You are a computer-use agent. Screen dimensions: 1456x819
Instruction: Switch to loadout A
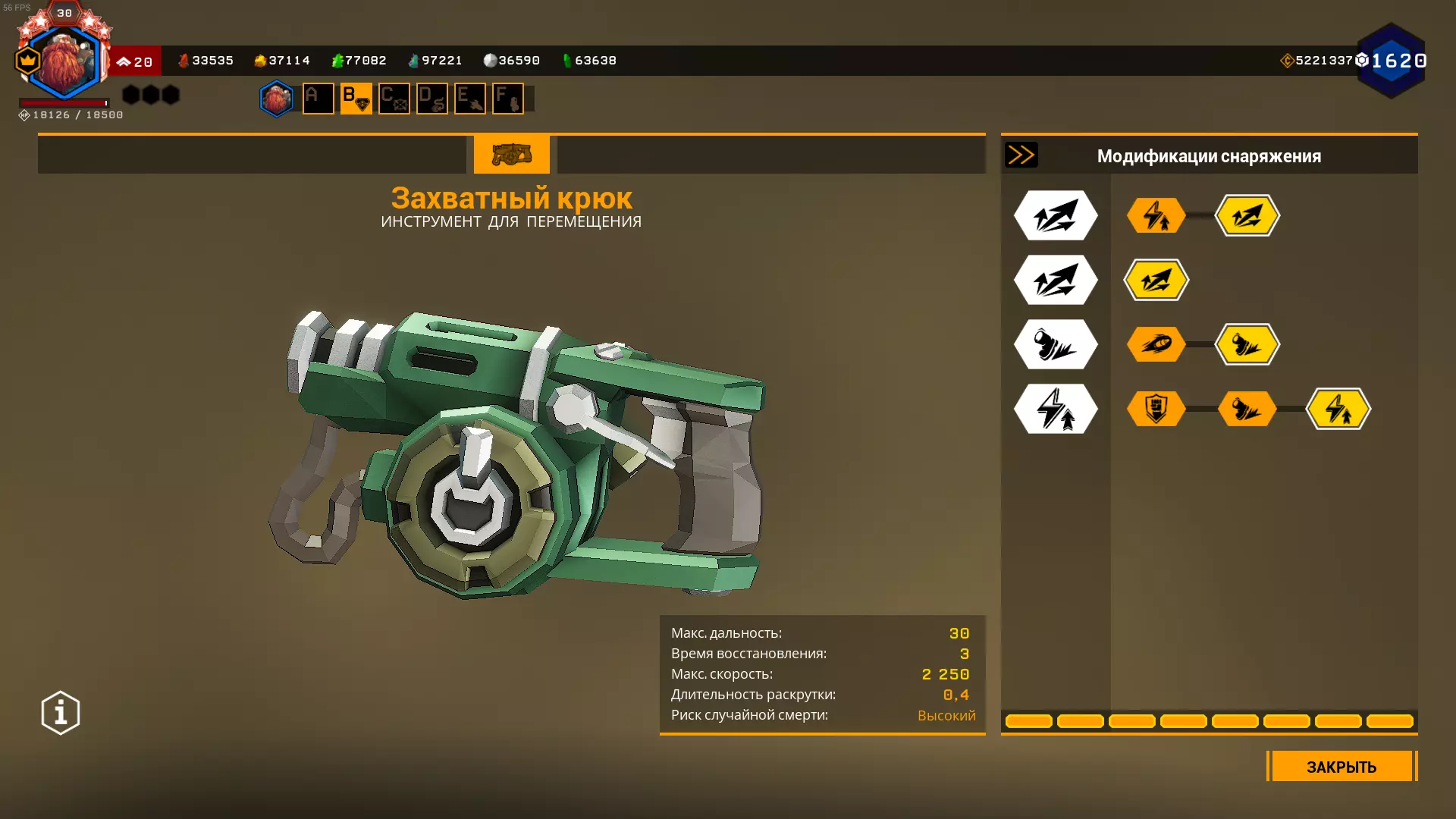[318, 99]
